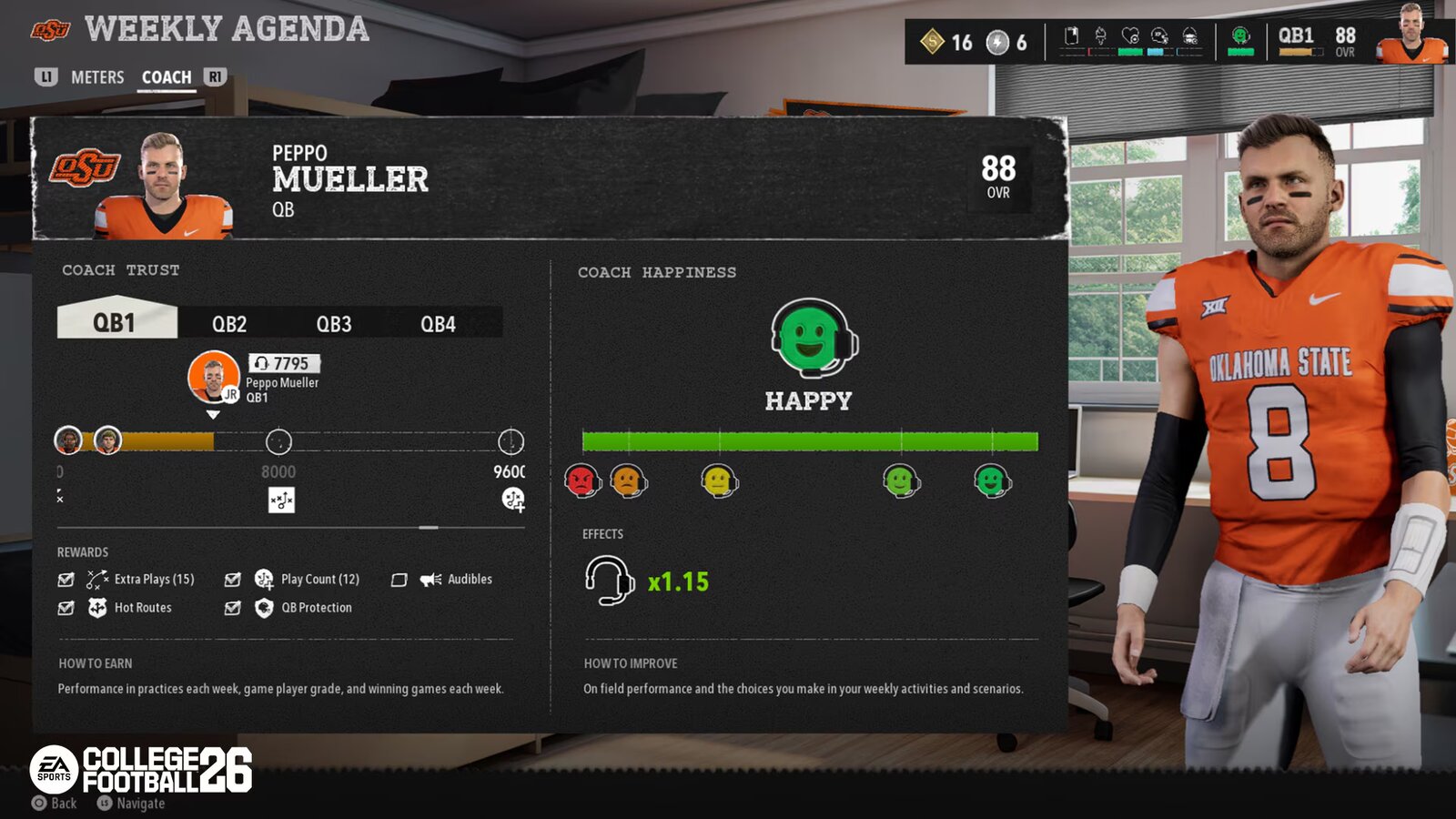Select the clipboard meter icon in the top bar
1456x819 pixels.
click(1071, 35)
